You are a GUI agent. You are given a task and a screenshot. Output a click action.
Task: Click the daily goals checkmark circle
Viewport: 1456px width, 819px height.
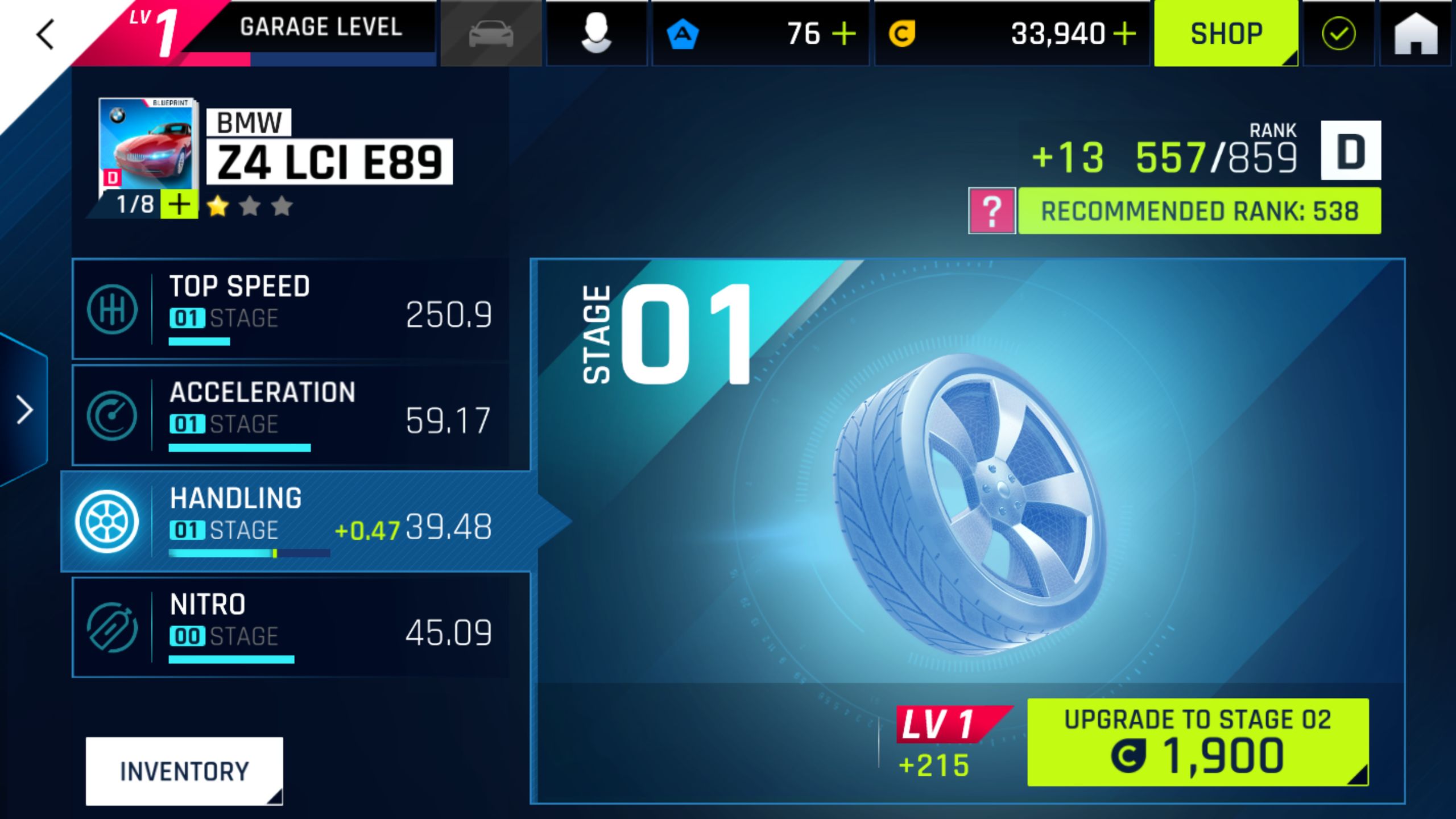point(1338,33)
